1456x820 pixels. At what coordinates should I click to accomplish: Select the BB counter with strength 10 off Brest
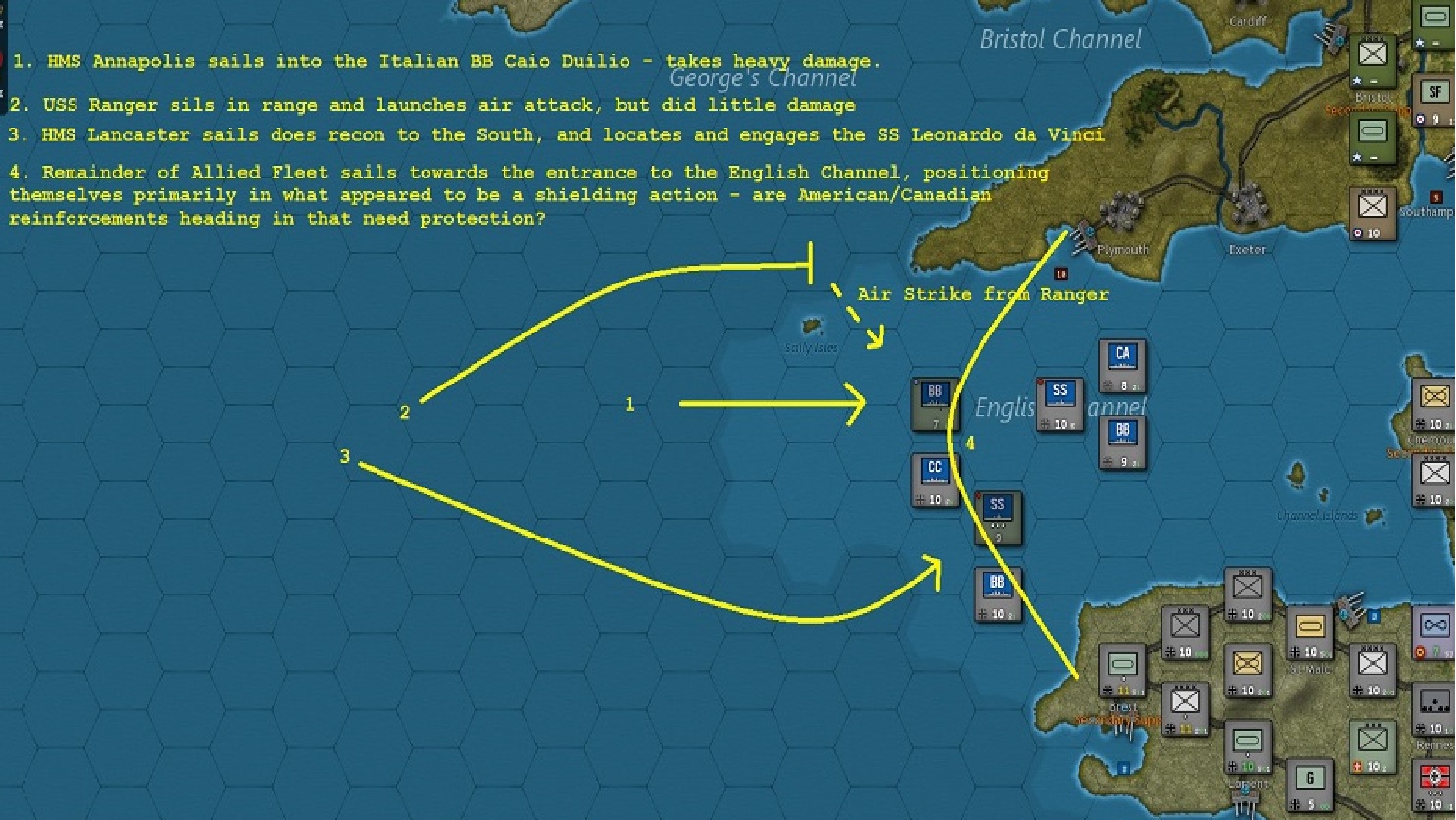pos(996,590)
